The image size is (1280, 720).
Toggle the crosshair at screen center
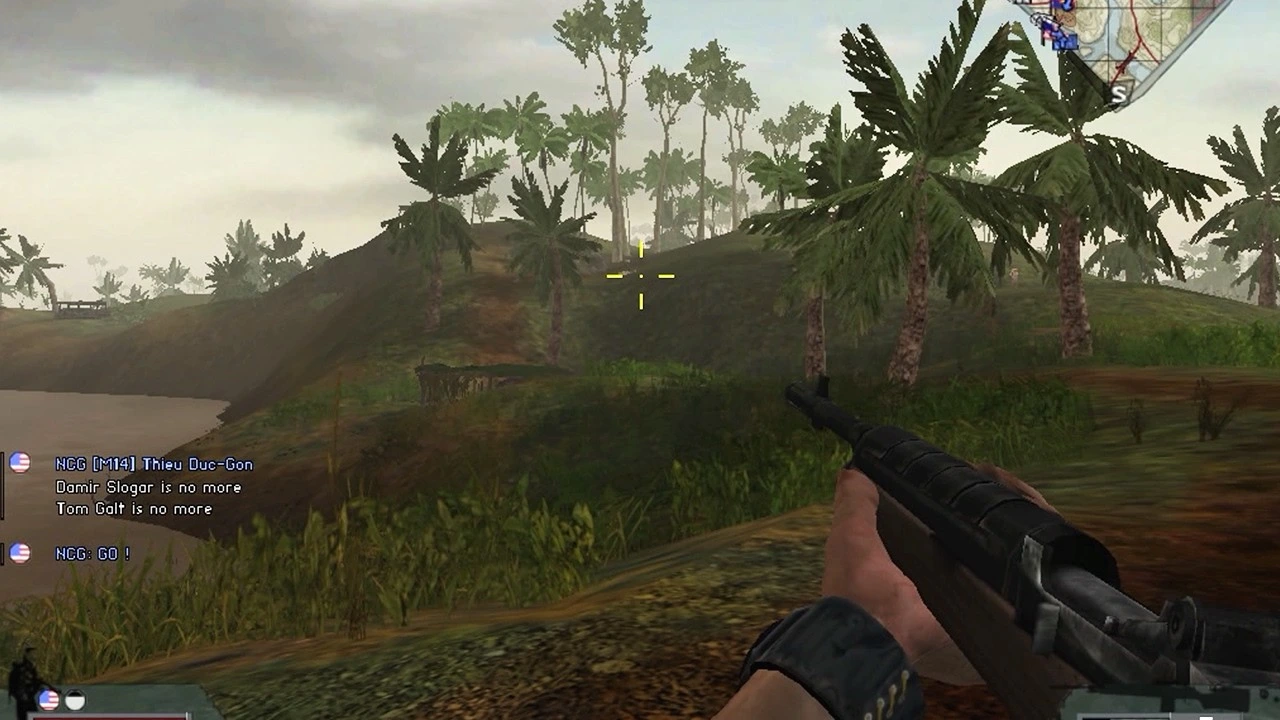(x=639, y=274)
